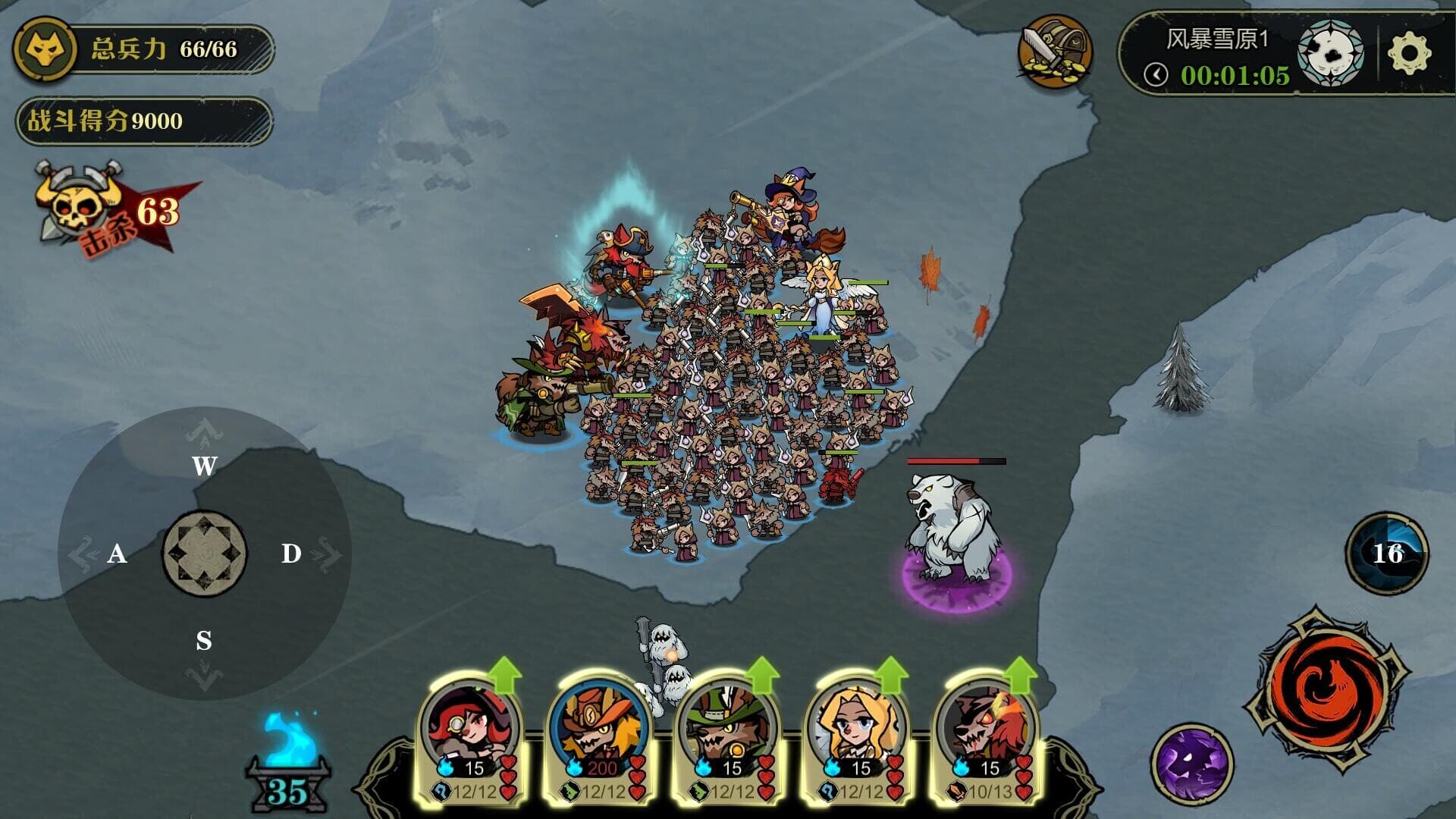Trigger the purple wolf summon skill
This screenshot has width=1456, height=819.
coord(1191,764)
